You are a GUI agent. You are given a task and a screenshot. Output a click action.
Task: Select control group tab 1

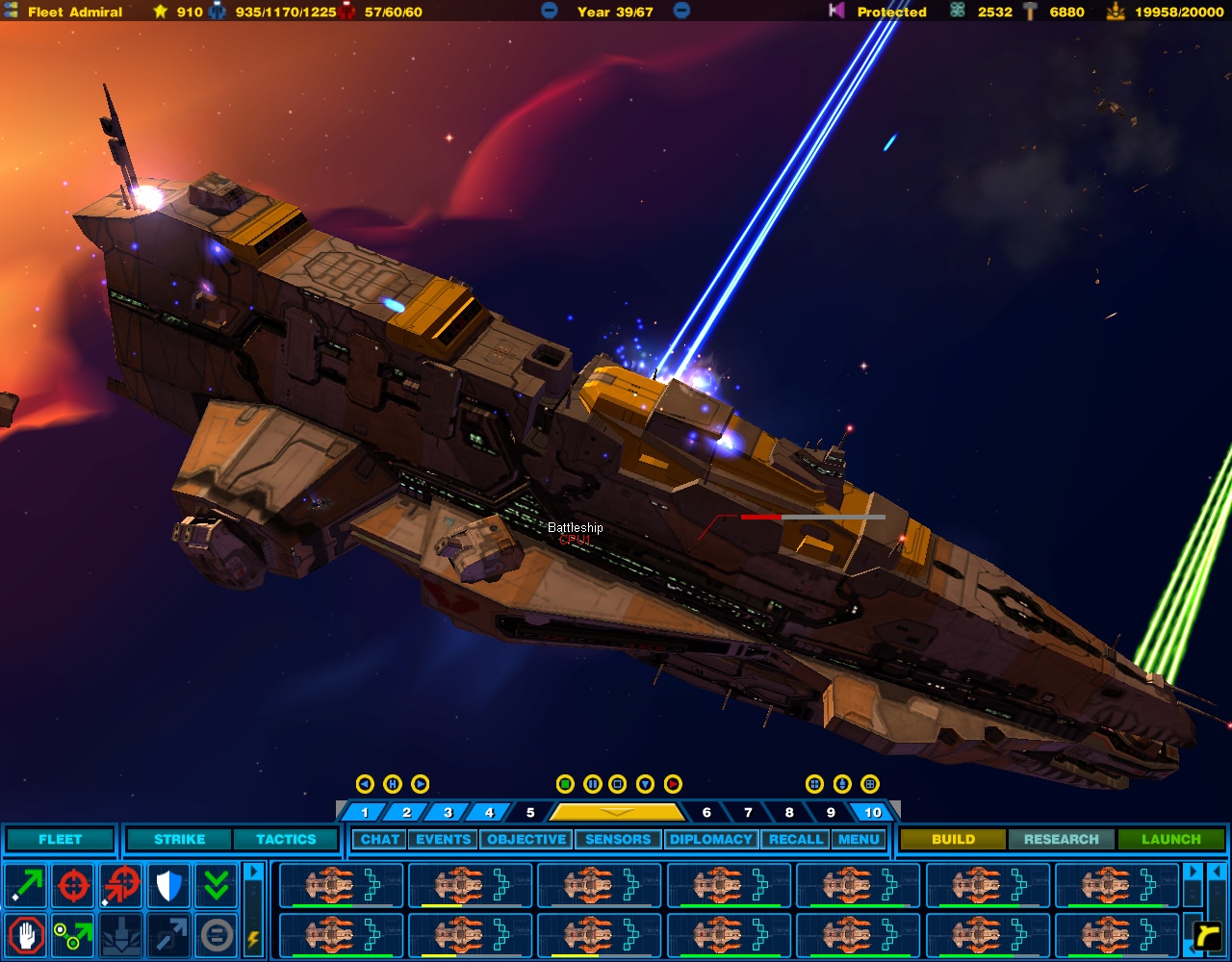[365, 813]
